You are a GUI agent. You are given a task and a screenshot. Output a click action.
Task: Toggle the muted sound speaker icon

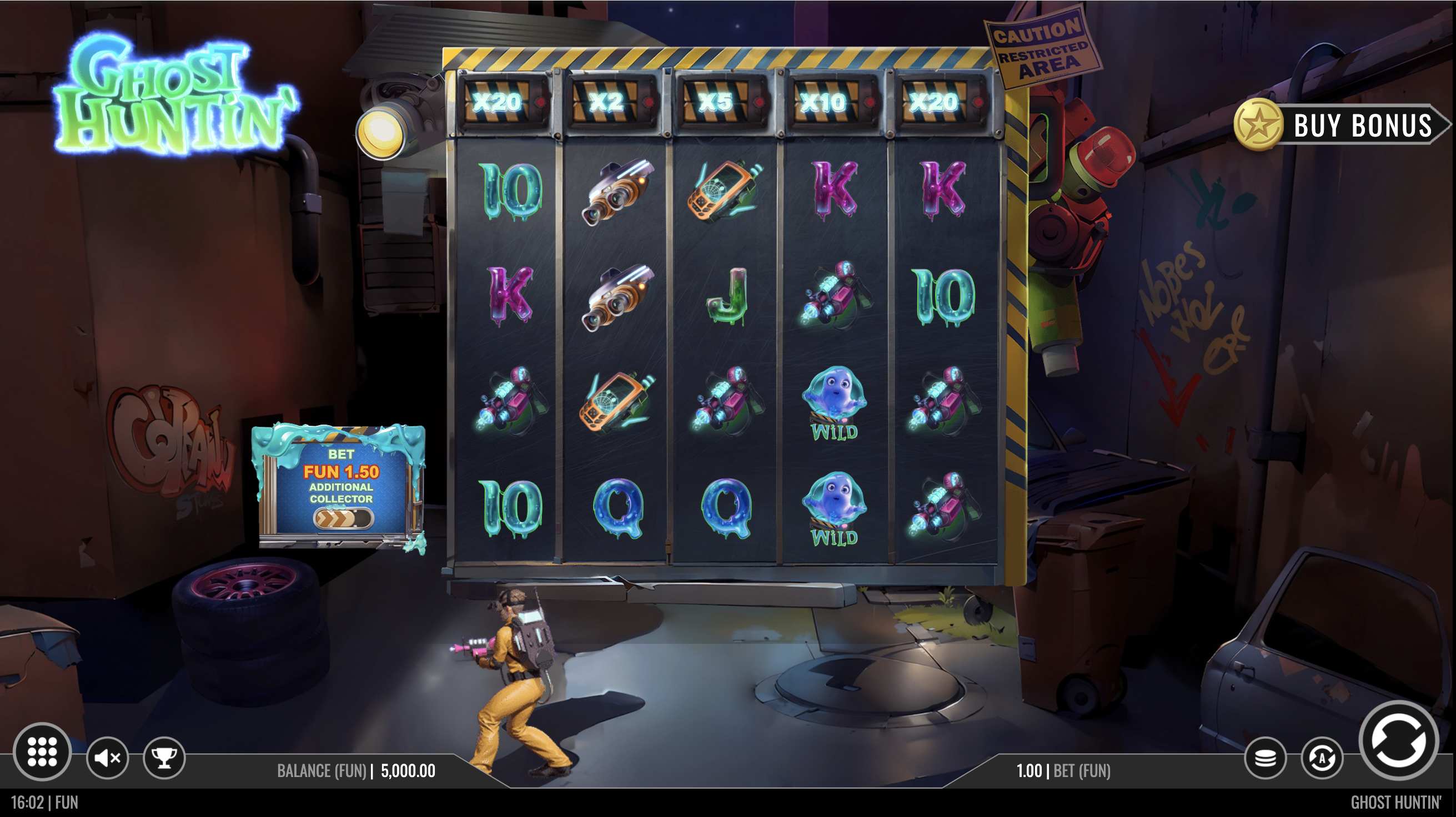pyautogui.click(x=107, y=758)
